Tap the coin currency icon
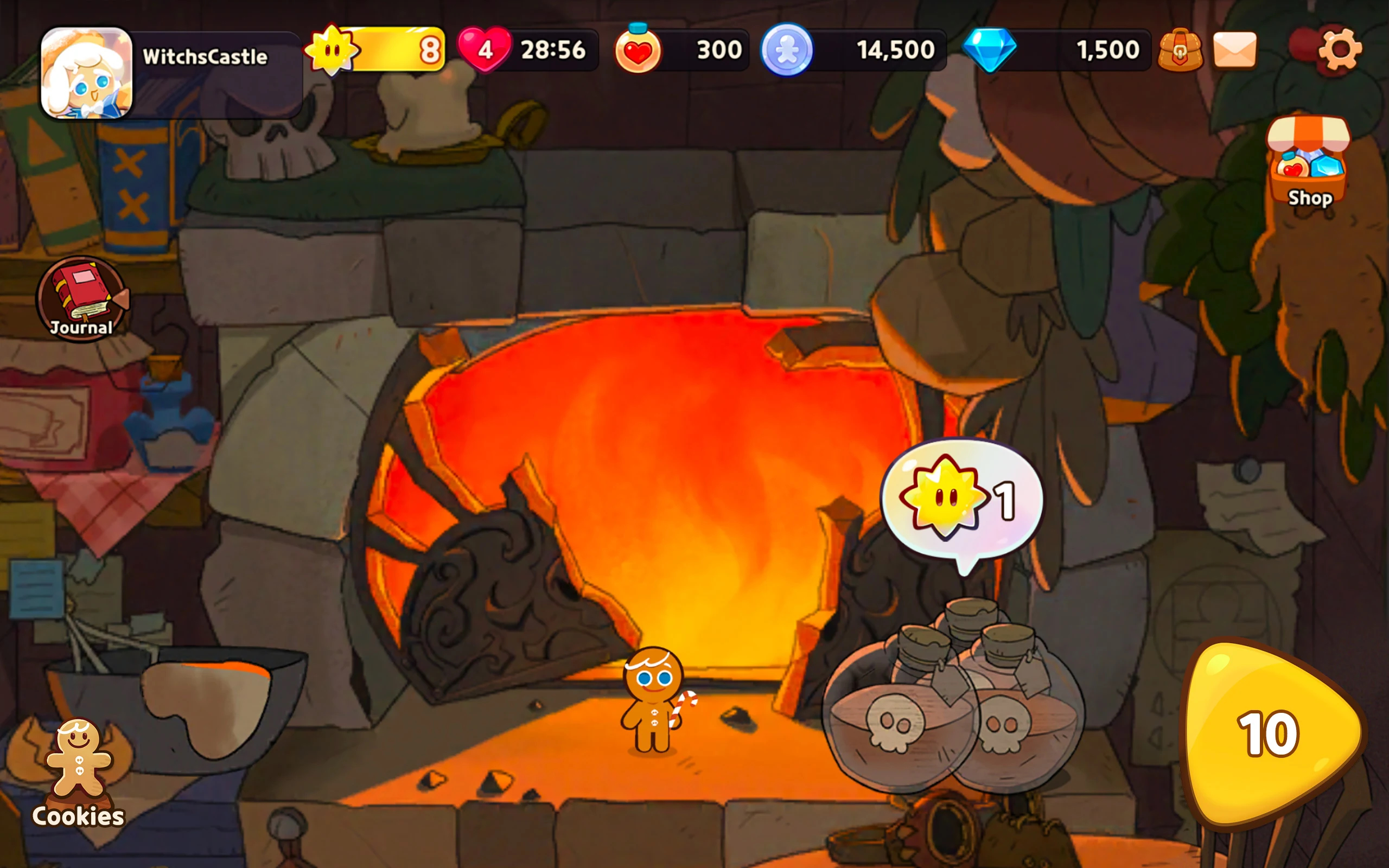 pos(787,50)
